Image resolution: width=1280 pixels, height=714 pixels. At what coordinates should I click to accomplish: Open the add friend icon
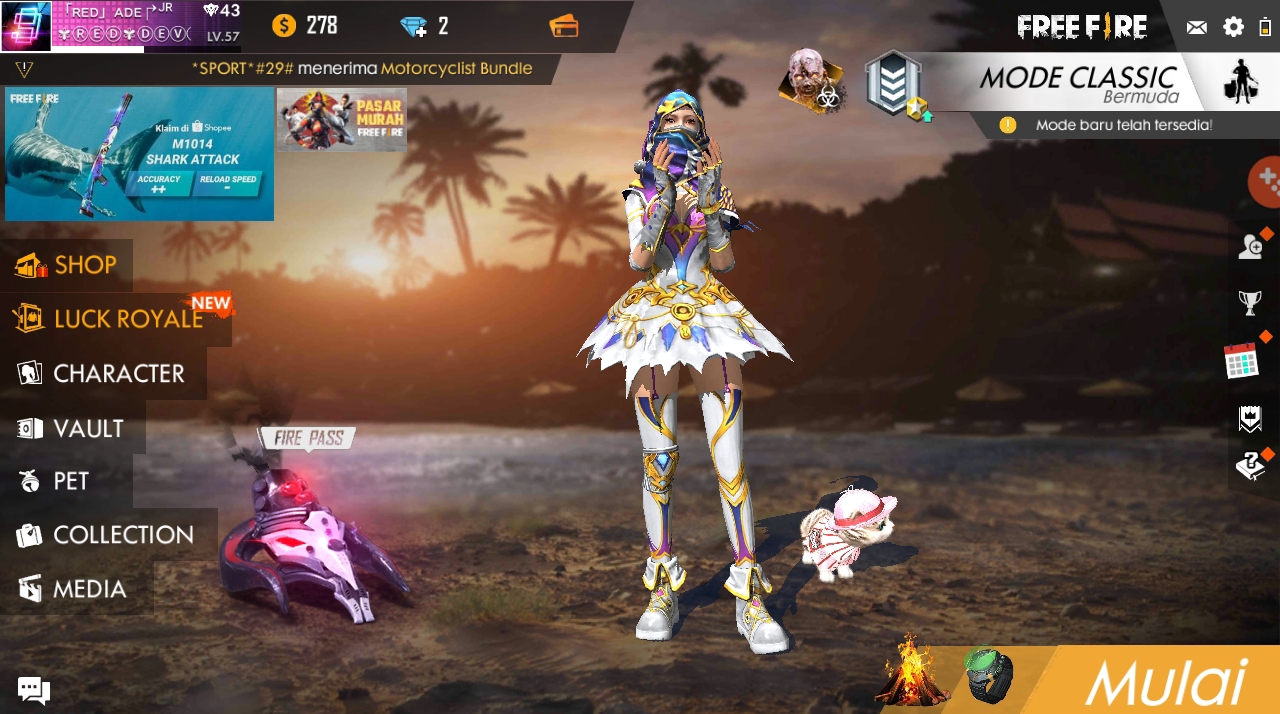[1250, 246]
